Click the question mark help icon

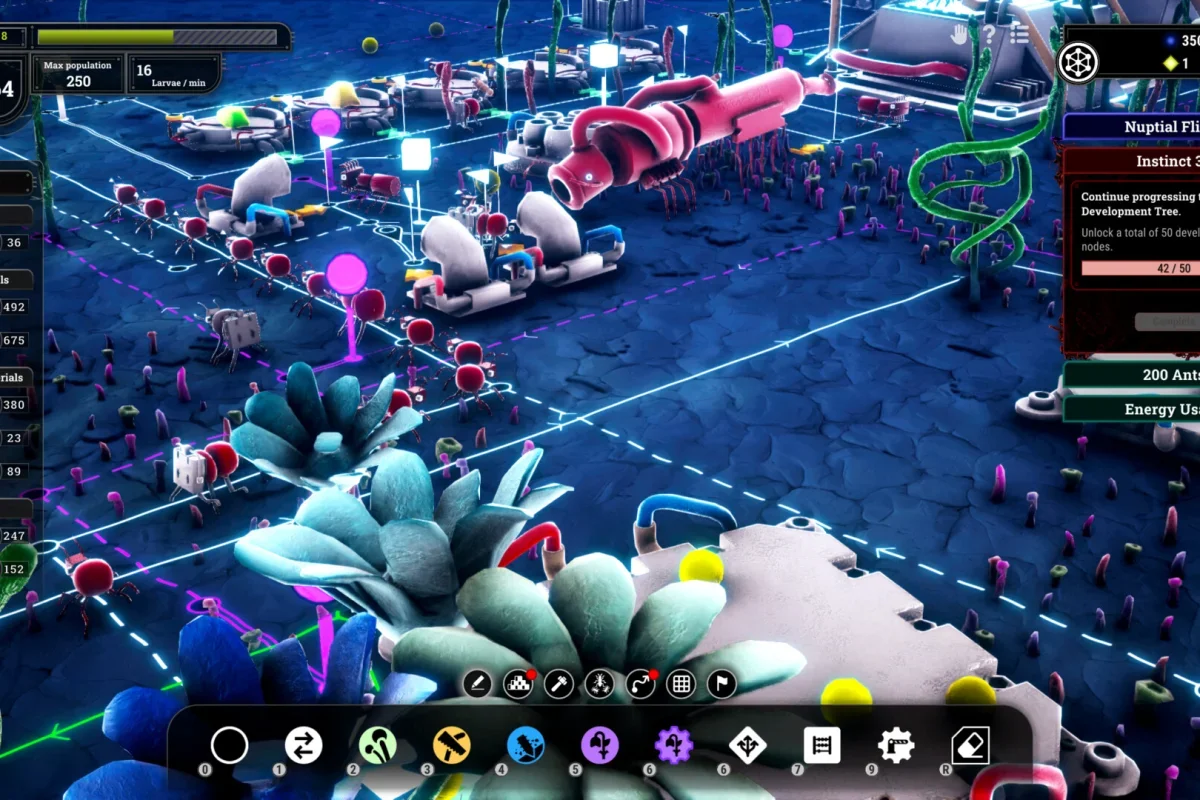tap(989, 35)
